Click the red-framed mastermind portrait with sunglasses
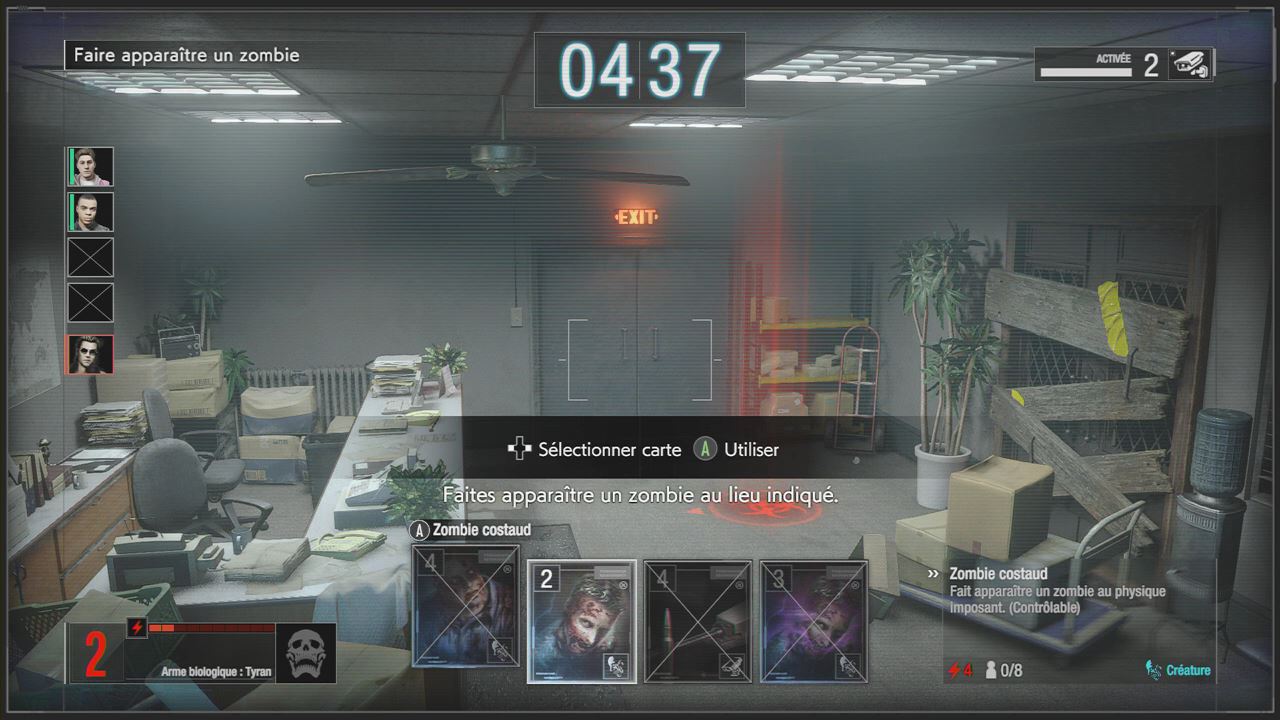Viewport: 1280px width, 720px height. (91, 355)
